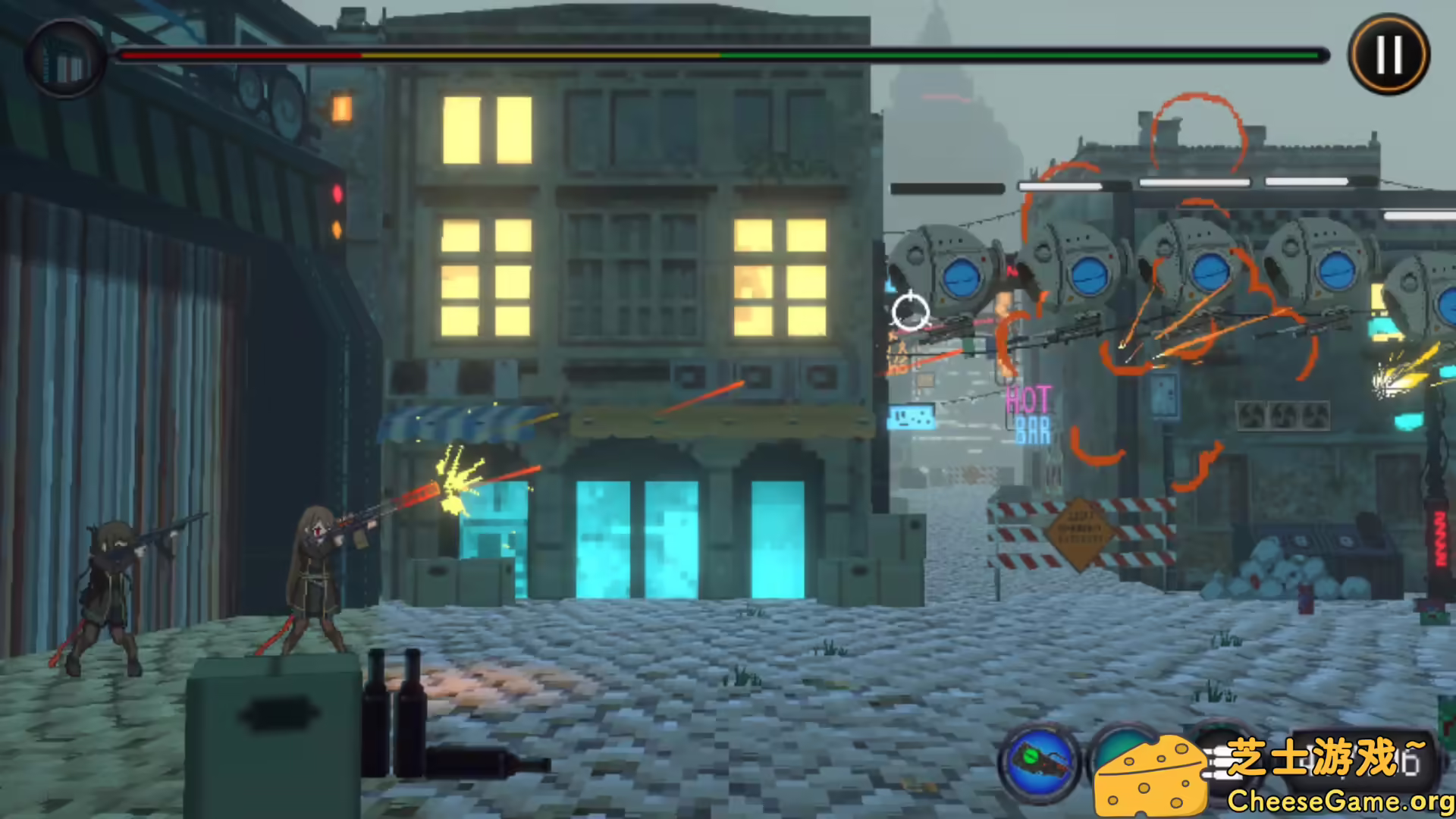Click the crosshair targeting reticle
Image resolution: width=1456 pixels, height=819 pixels.
[x=911, y=313]
